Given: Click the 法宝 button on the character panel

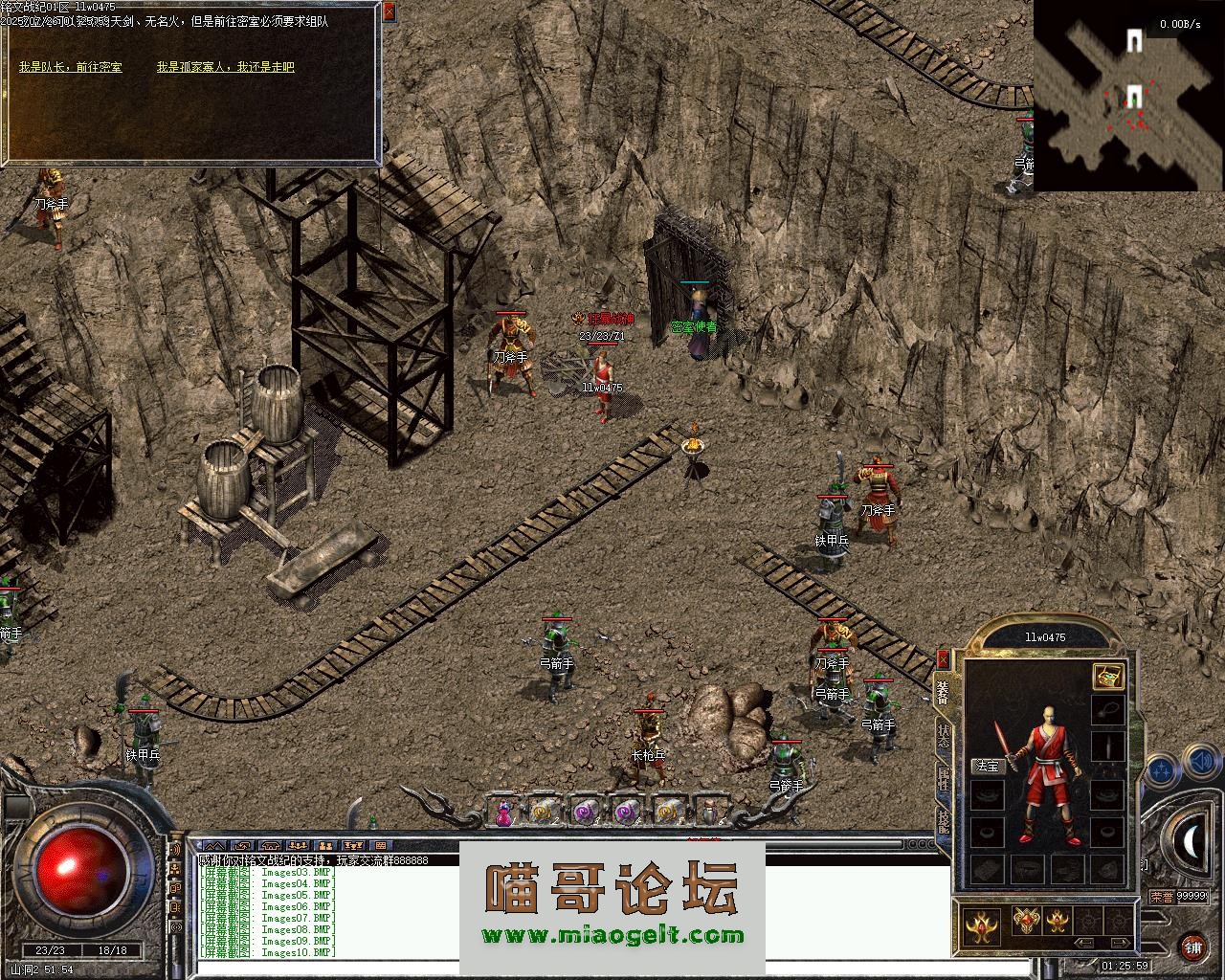Looking at the screenshot, I should point(986,766).
